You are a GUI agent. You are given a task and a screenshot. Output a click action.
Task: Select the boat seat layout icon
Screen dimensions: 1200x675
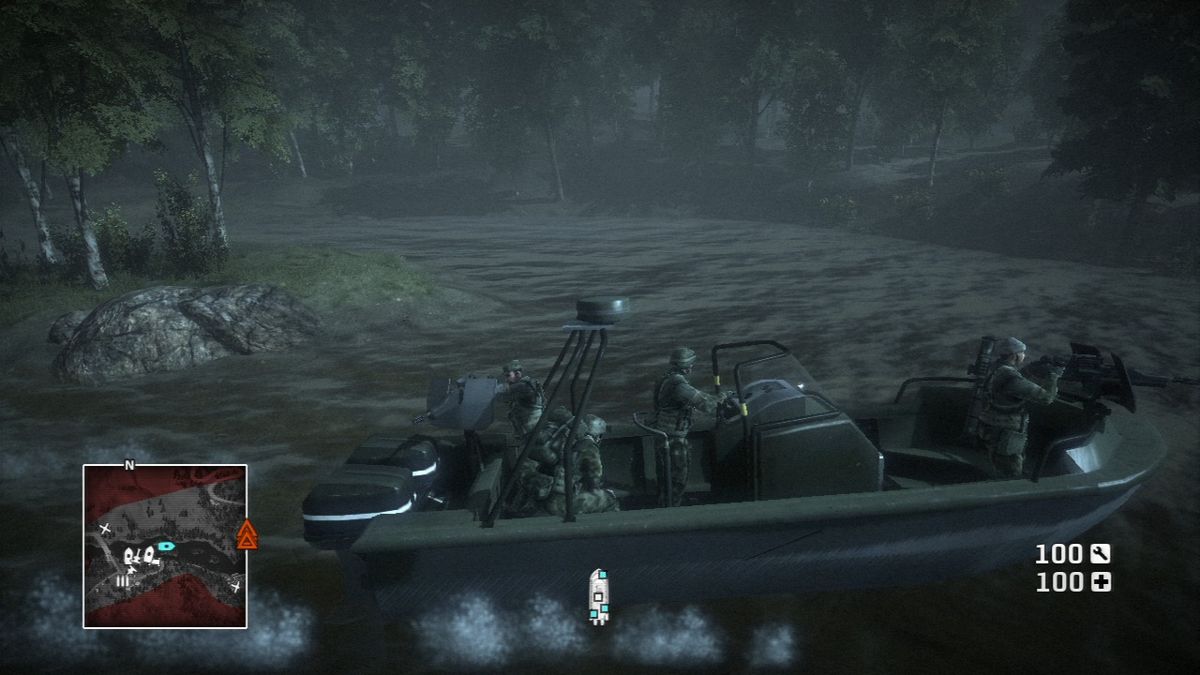click(598, 597)
